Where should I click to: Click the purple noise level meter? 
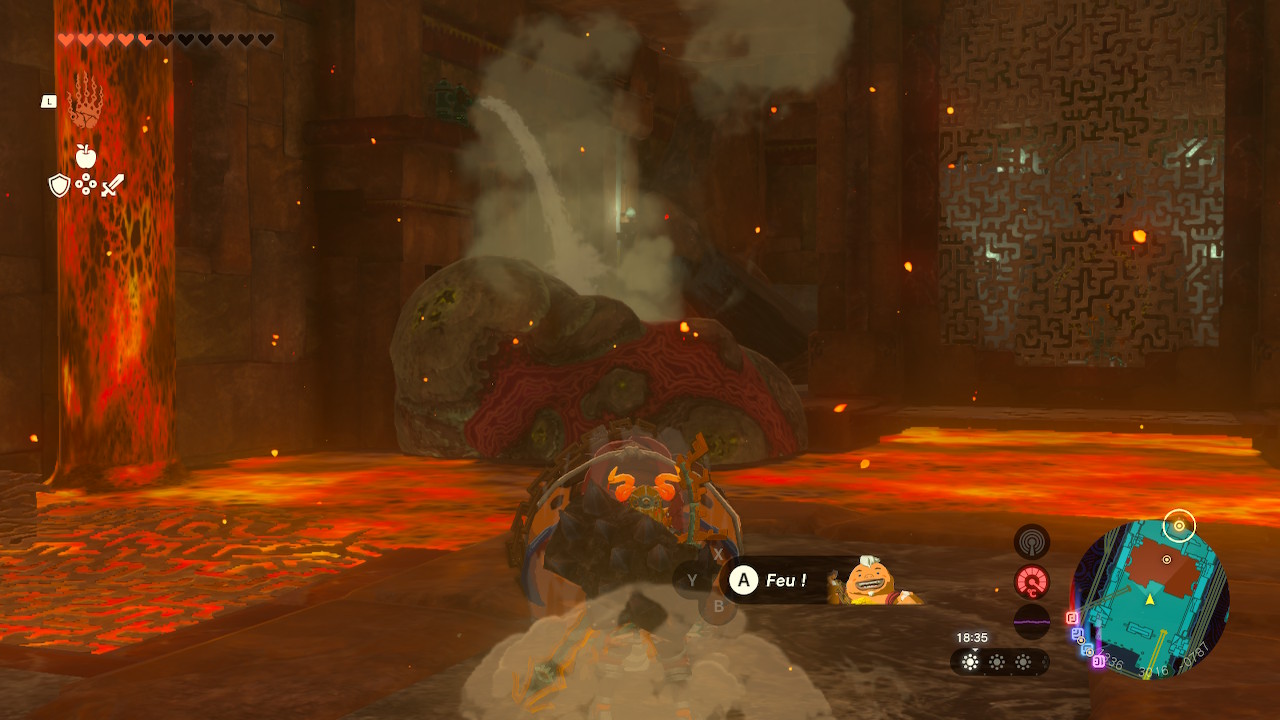tap(1031, 621)
